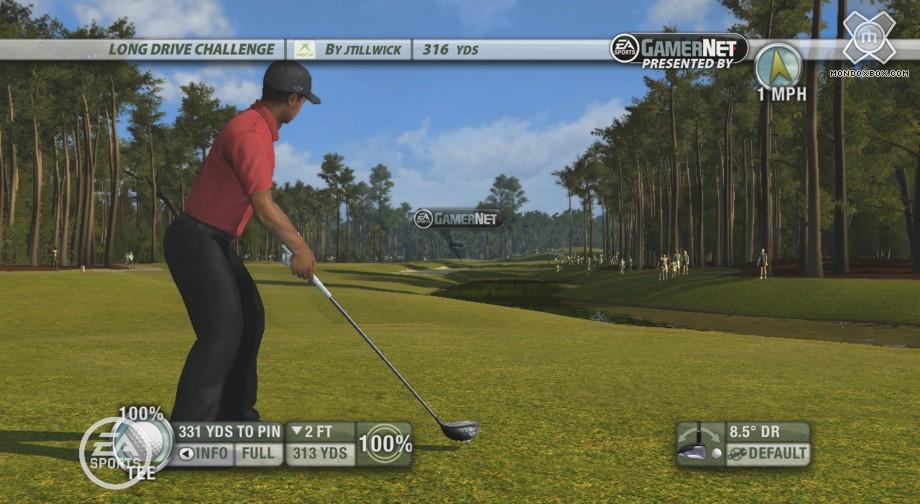Viewport: 920px width, 504px height.
Task: Click the golf ball lie icon
Action: click(143, 439)
